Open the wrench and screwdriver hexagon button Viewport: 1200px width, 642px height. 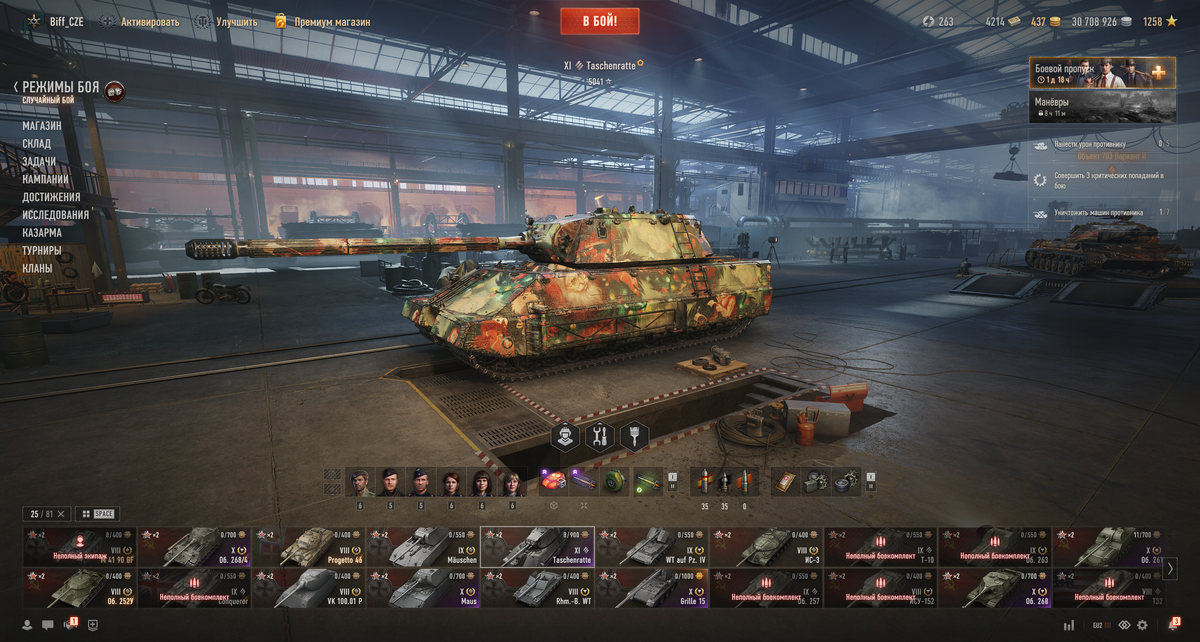click(601, 437)
